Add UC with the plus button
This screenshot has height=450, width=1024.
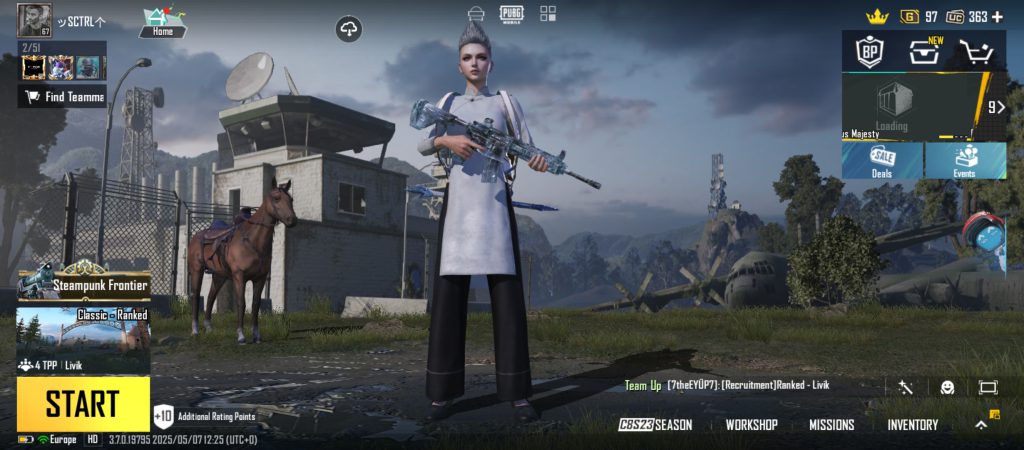997,17
